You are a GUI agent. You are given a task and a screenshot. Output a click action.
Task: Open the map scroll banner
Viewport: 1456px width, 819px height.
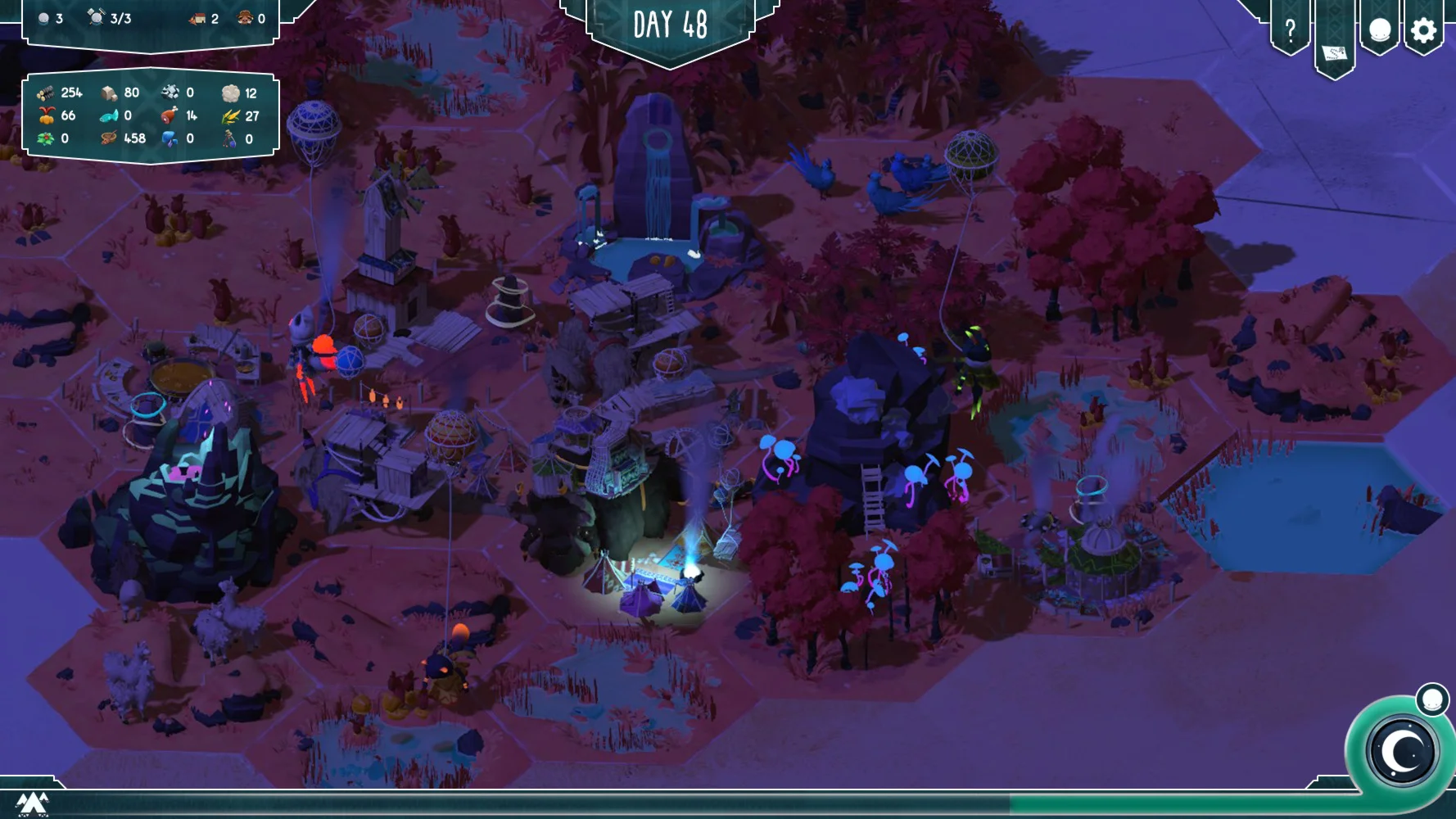[1334, 52]
